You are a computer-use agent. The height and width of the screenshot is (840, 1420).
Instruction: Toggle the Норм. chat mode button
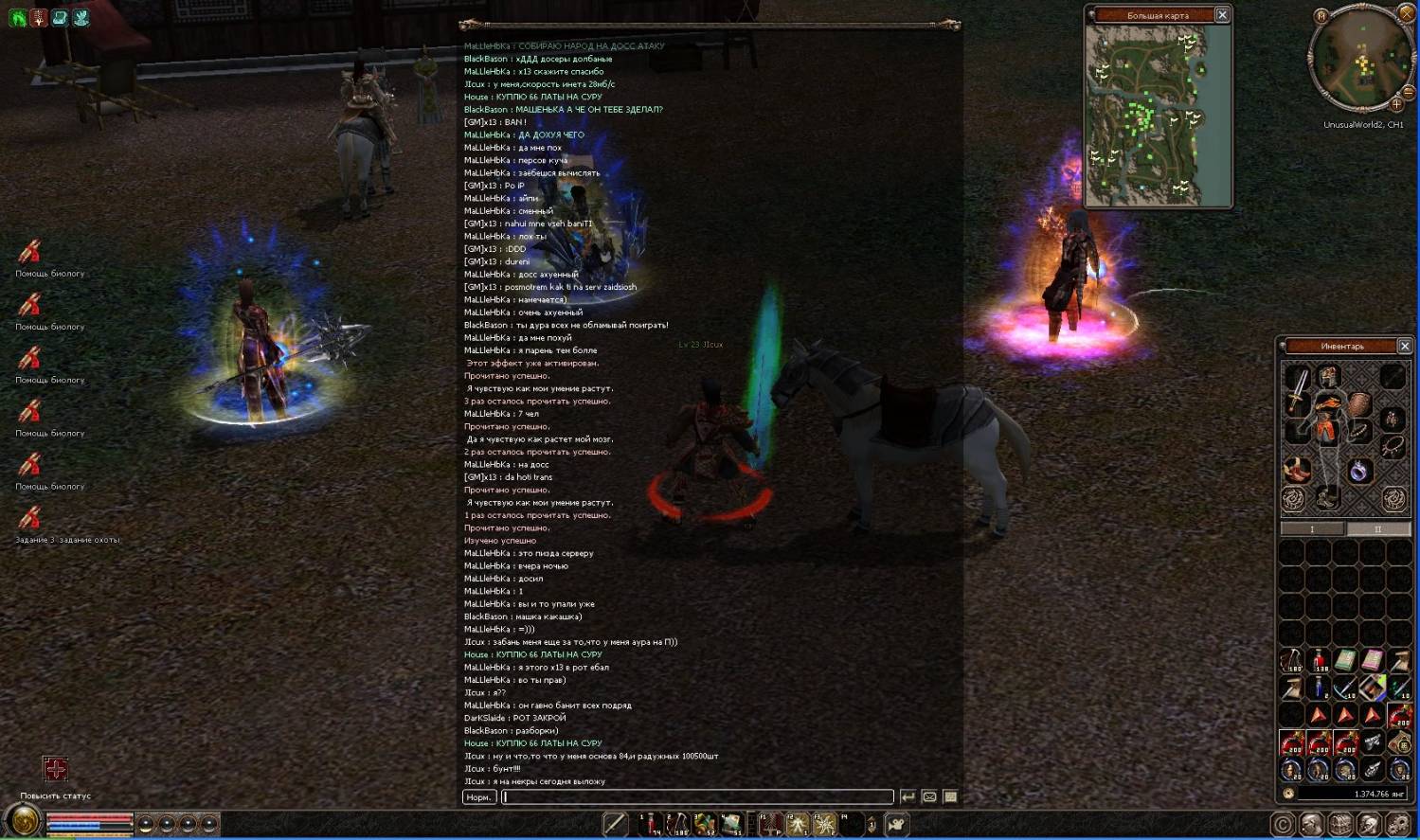click(479, 797)
